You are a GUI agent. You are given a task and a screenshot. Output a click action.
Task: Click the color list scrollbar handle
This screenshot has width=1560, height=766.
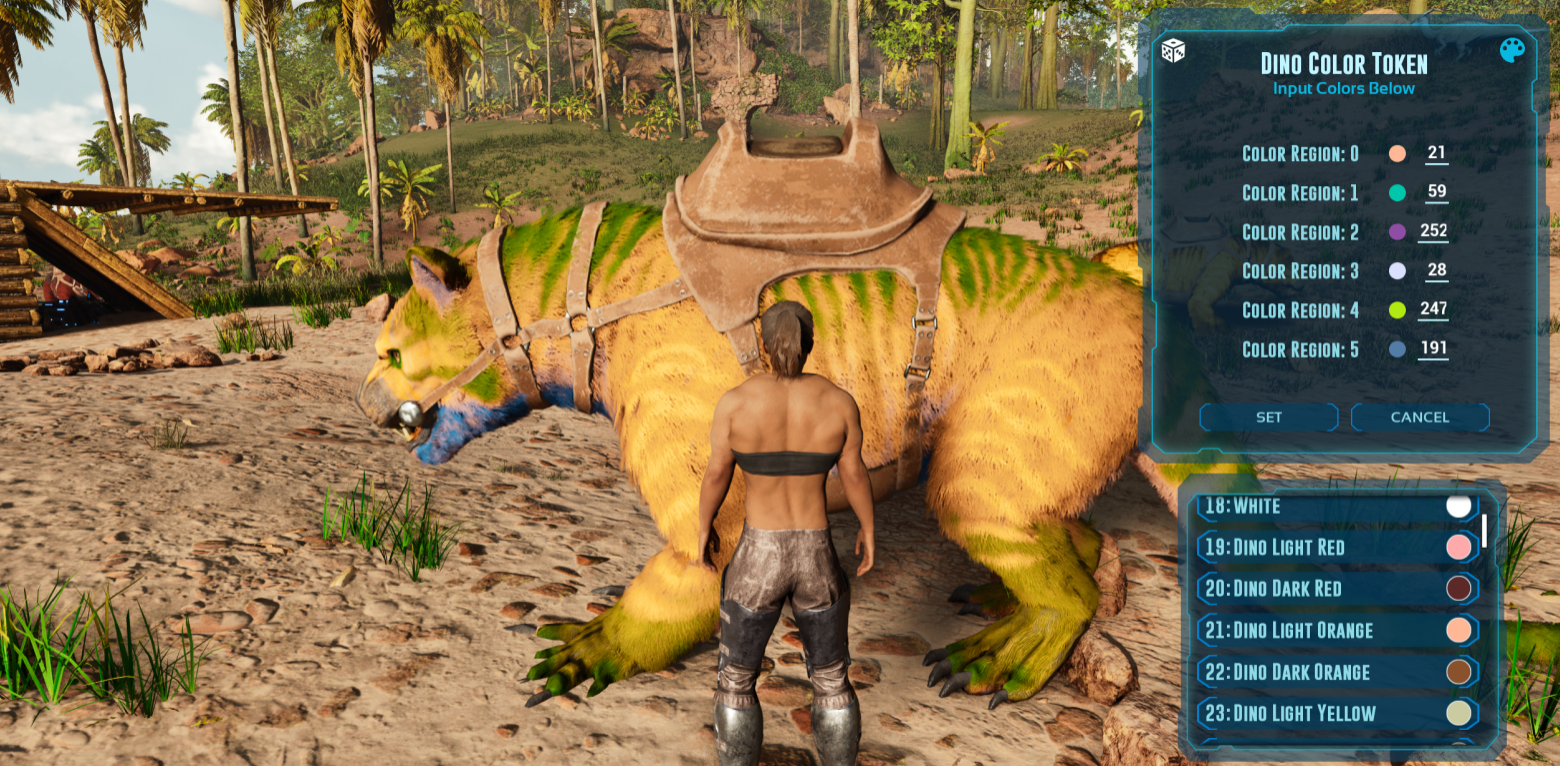[x=1484, y=530]
